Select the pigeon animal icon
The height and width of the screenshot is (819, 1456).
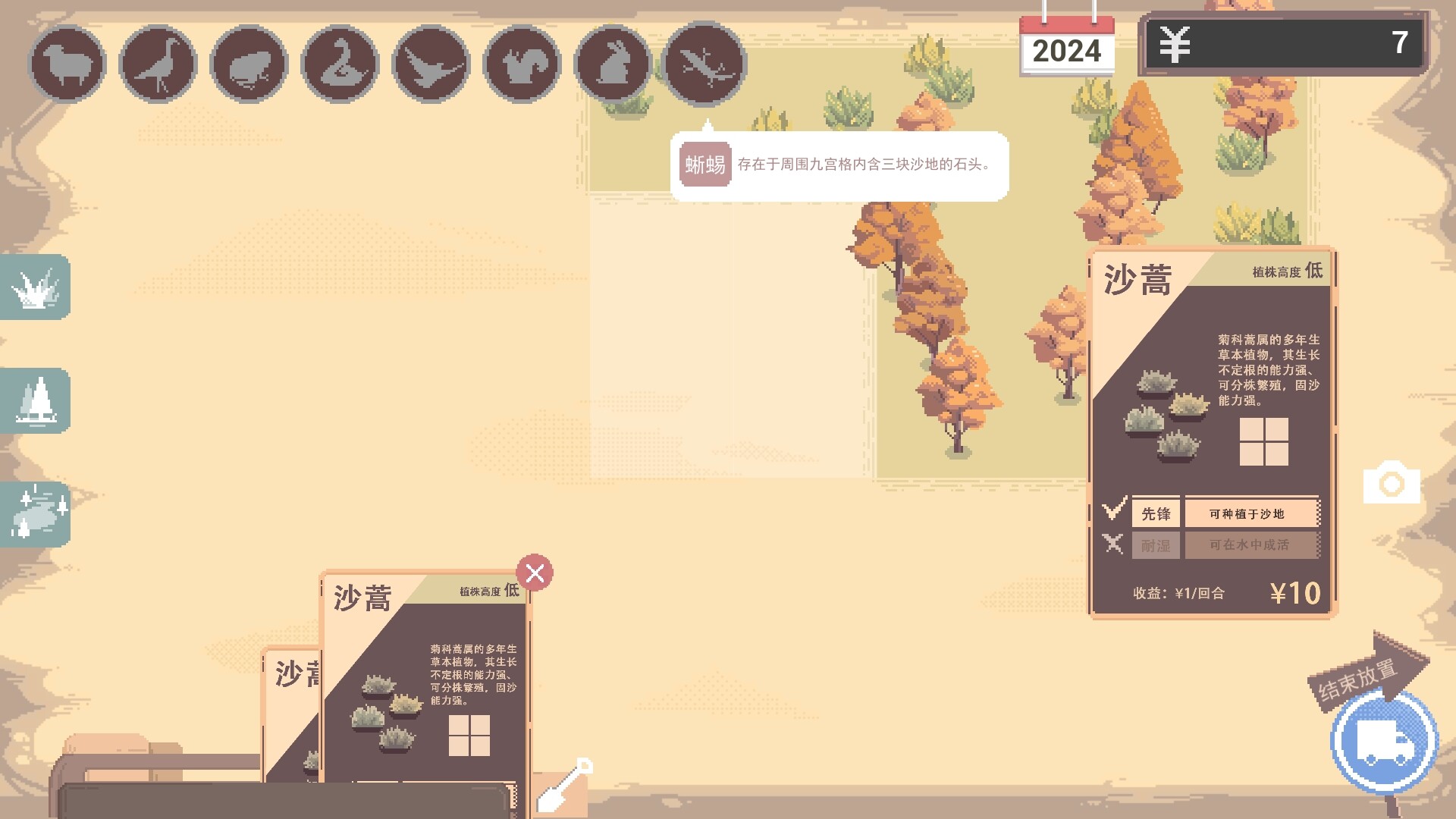[x=158, y=63]
